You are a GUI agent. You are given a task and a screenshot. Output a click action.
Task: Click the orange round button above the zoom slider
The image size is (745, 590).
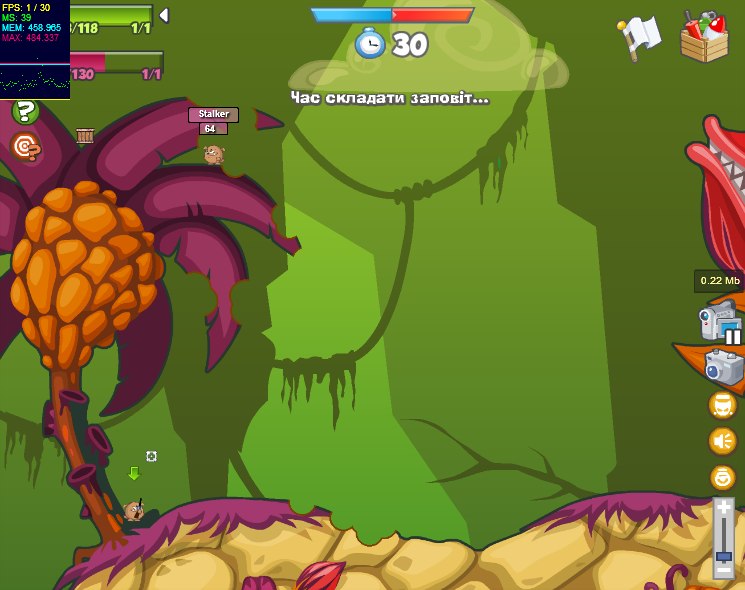coord(722,477)
